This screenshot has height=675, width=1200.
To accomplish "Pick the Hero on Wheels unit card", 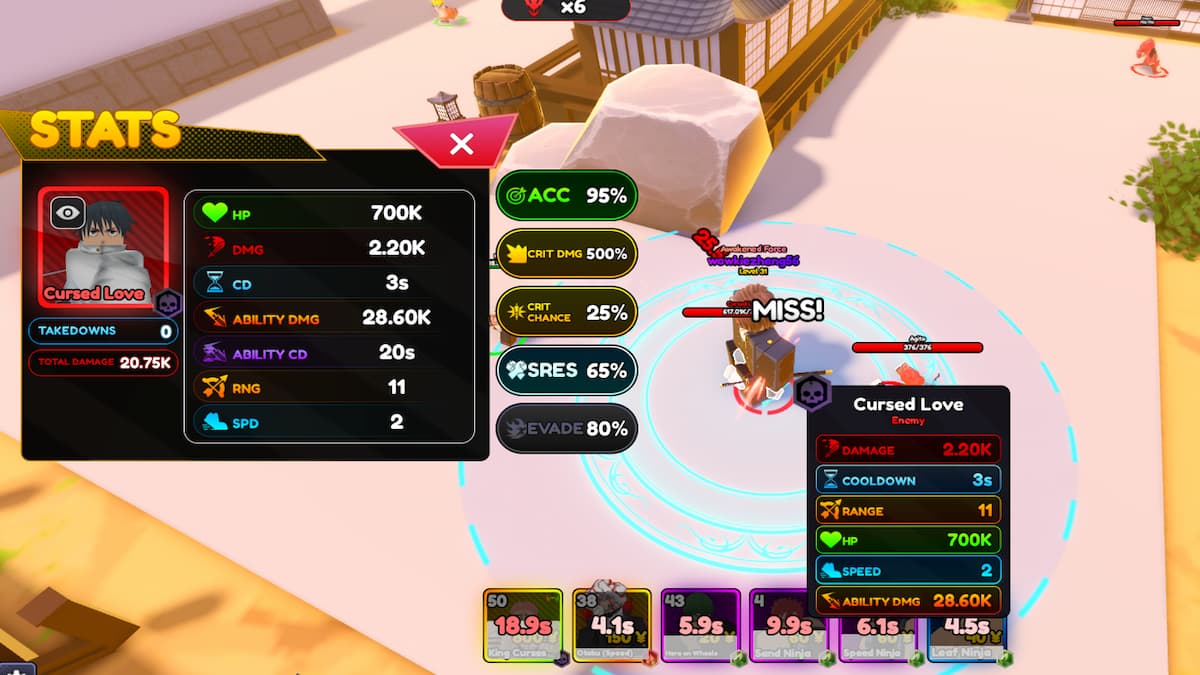I will [x=700, y=626].
